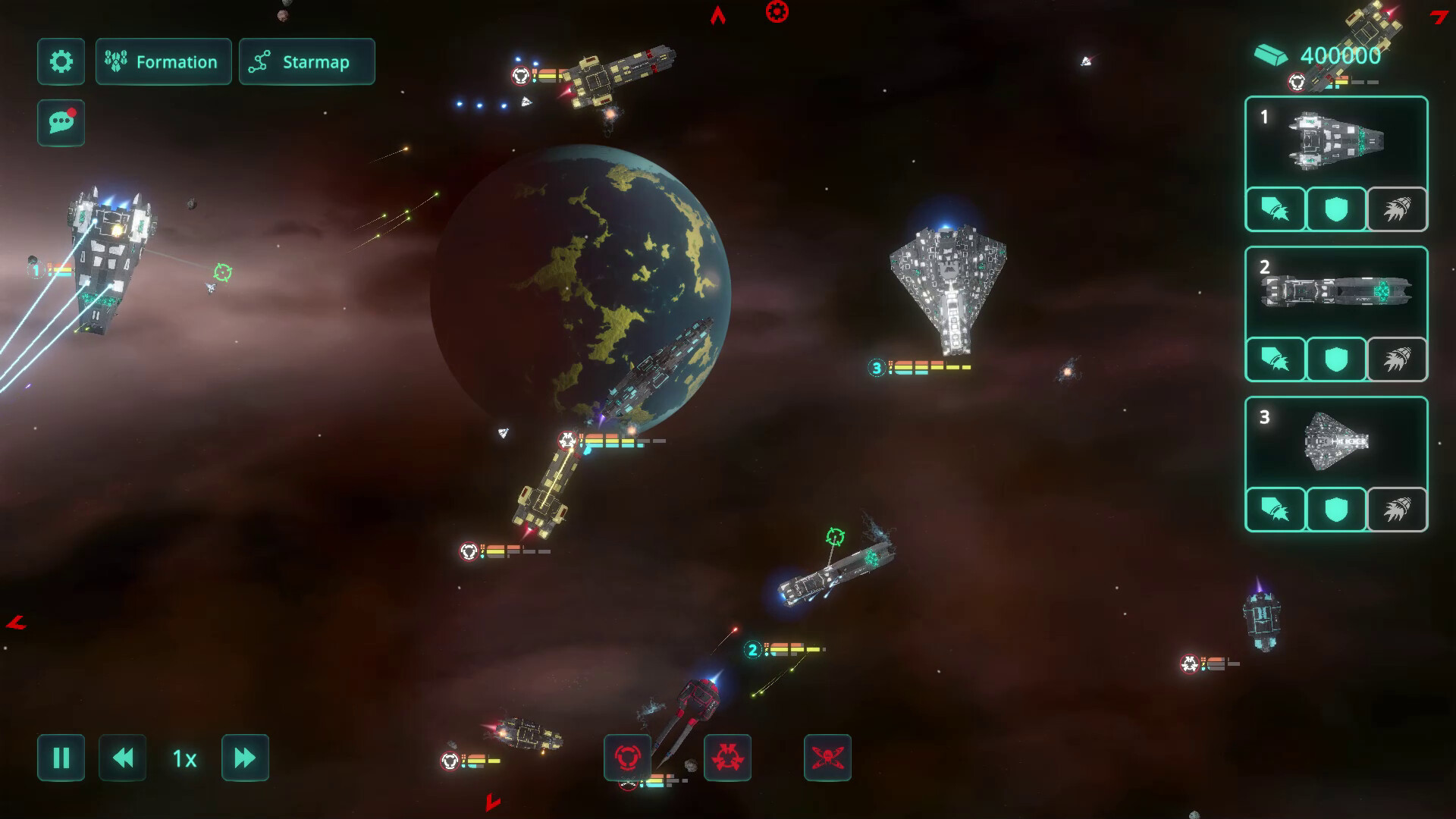Viewport: 1456px width, 819px height.
Task: Toggle ship 2's shield ability
Action: (x=1336, y=359)
